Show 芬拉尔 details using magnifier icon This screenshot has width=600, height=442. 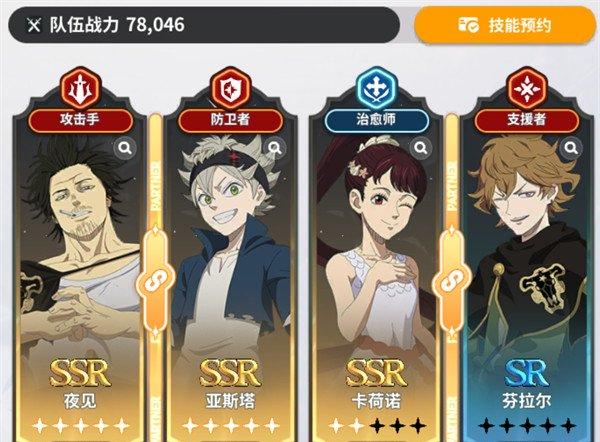(x=571, y=149)
